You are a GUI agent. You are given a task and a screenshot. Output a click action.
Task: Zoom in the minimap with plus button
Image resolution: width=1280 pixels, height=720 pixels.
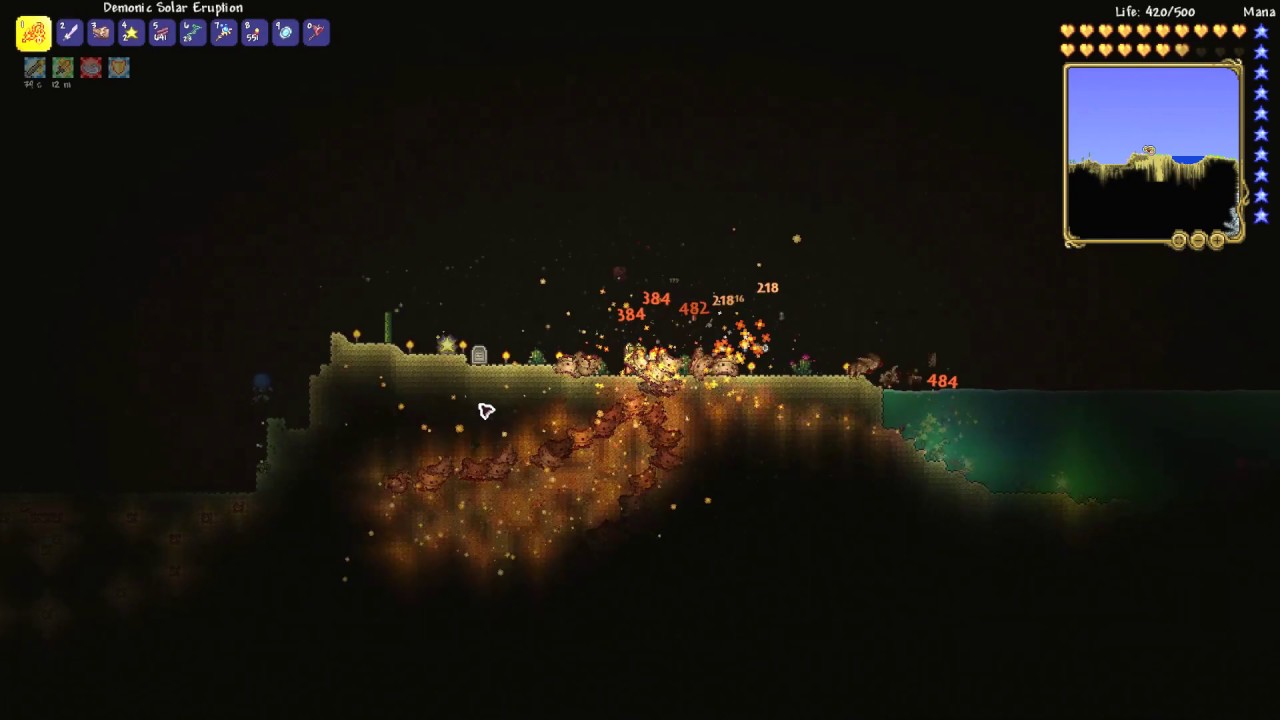tap(1217, 240)
